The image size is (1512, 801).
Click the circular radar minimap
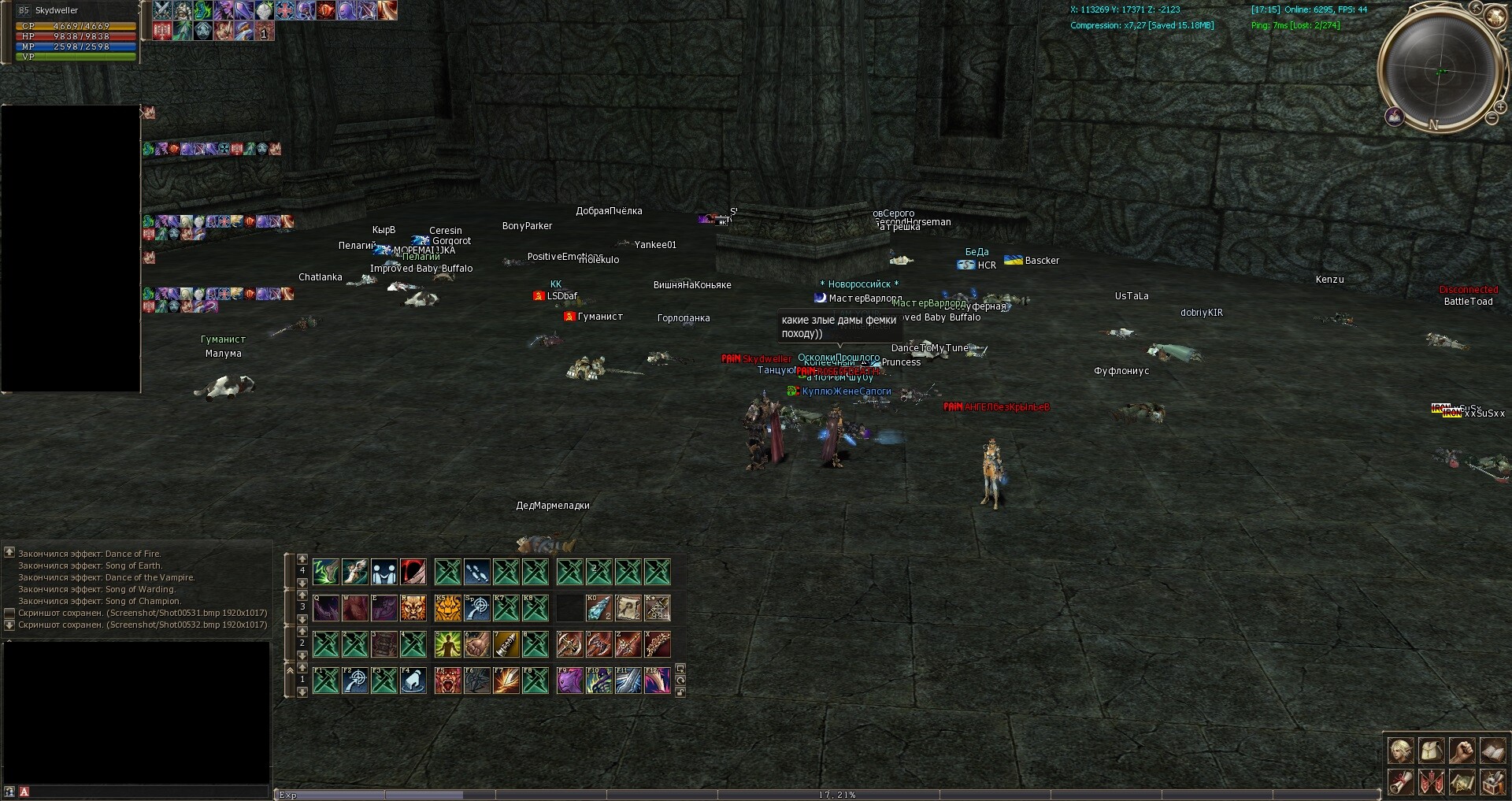[x=1440, y=69]
